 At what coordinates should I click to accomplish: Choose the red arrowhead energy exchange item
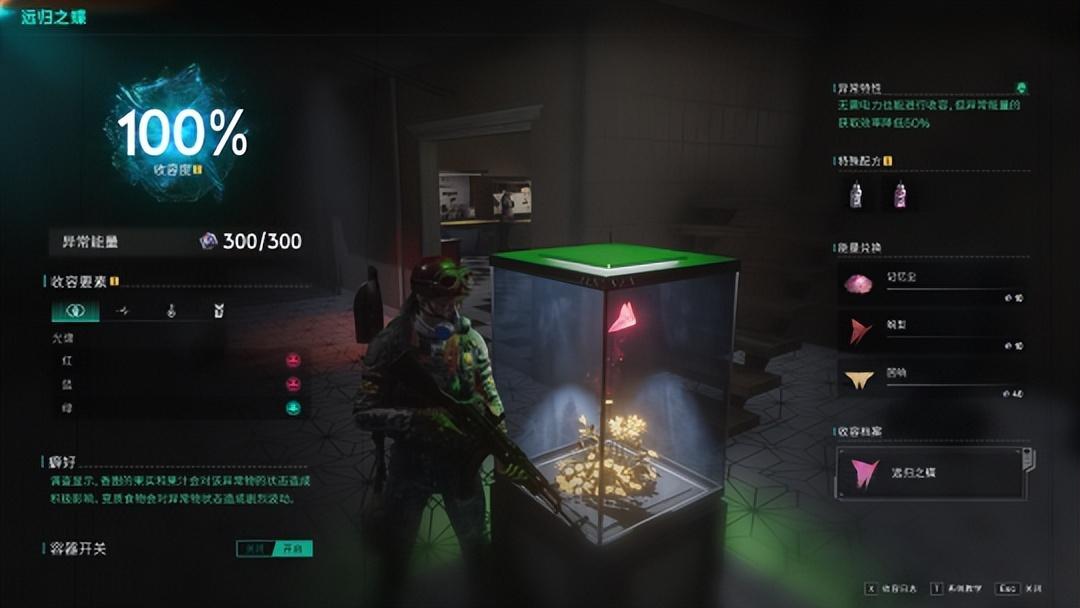point(860,331)
